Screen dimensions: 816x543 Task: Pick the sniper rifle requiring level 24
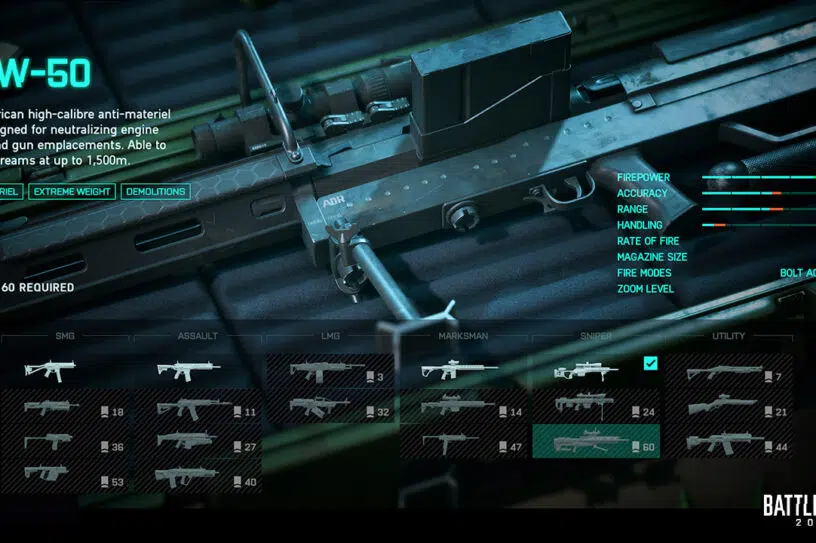(596, 408)
